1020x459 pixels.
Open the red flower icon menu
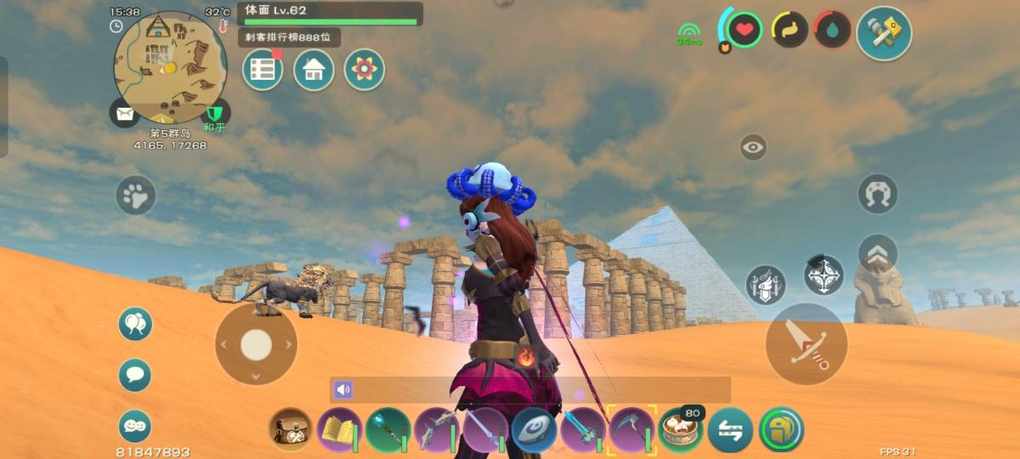pyautogui.click(x=365, y=70)
